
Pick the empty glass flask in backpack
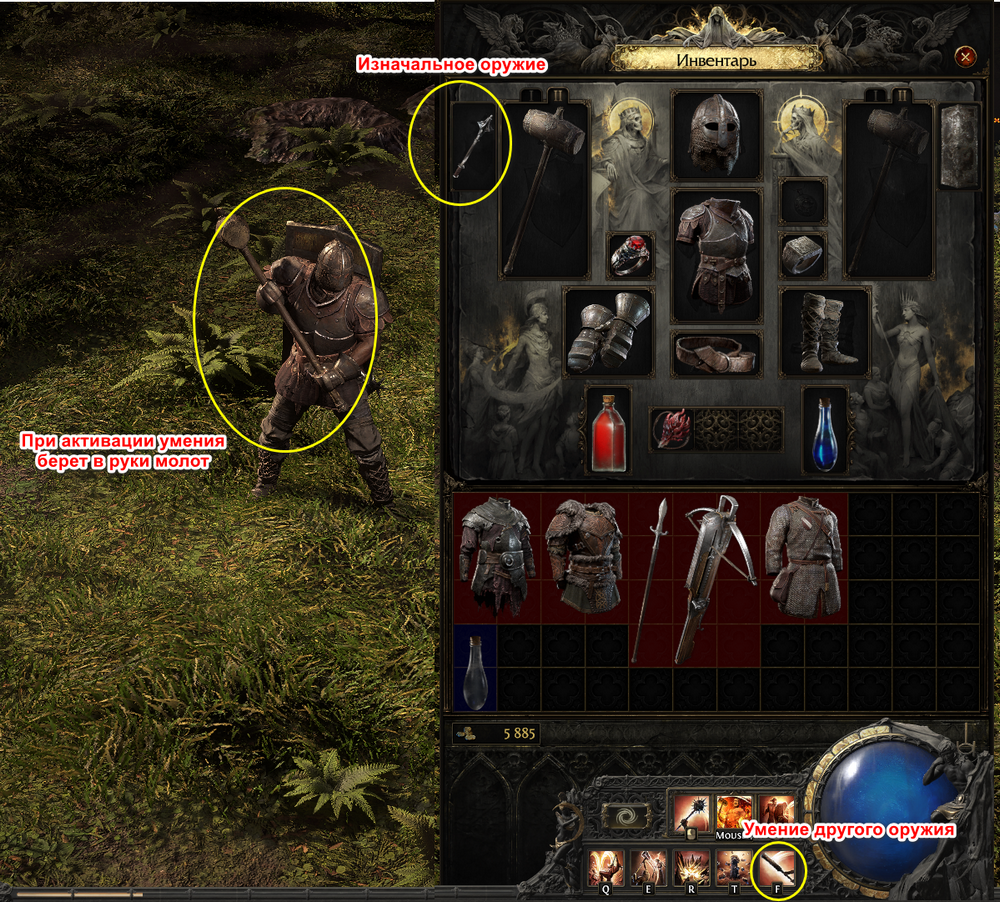[475, 655]
